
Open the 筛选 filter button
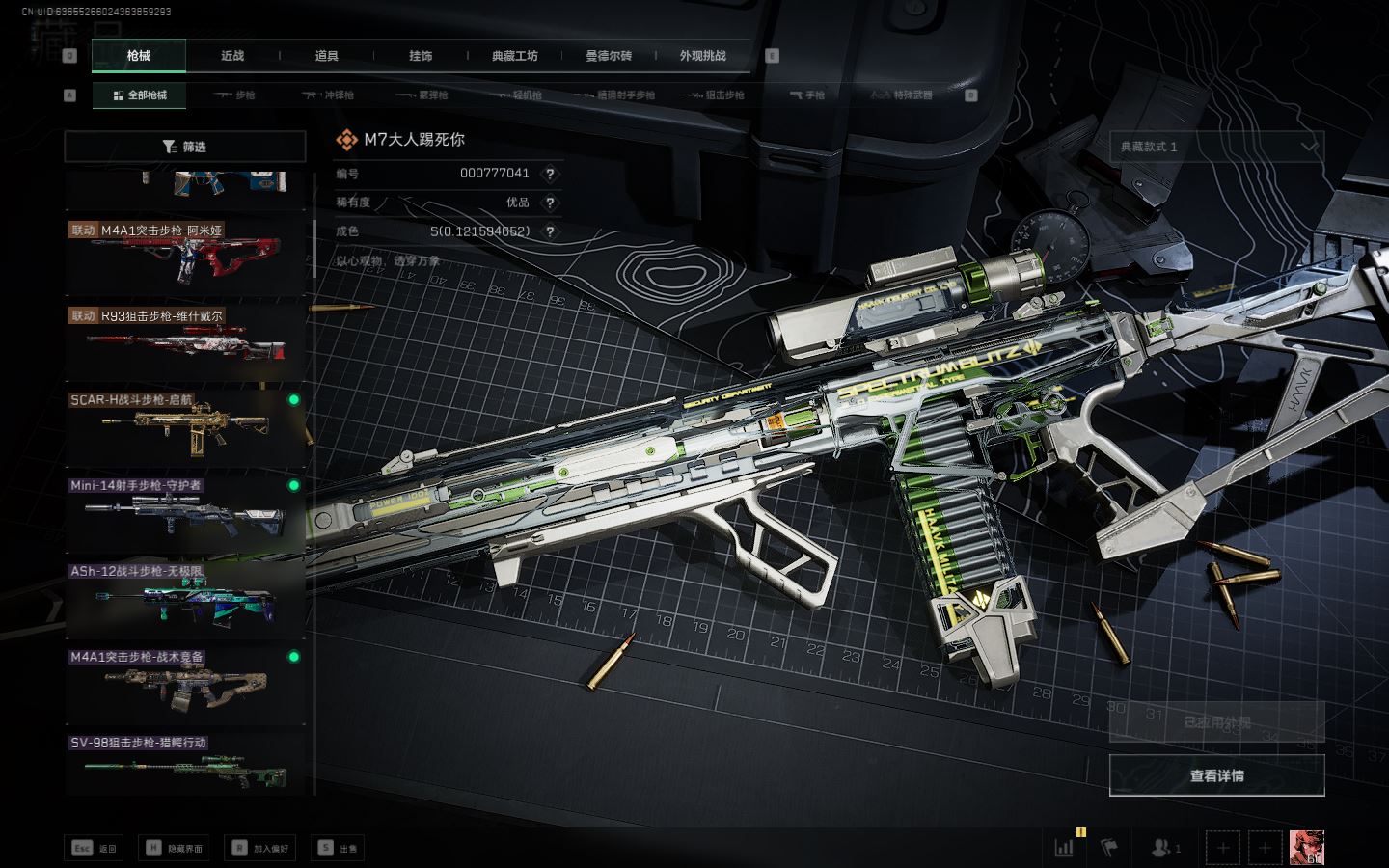(x=185, y=147)
